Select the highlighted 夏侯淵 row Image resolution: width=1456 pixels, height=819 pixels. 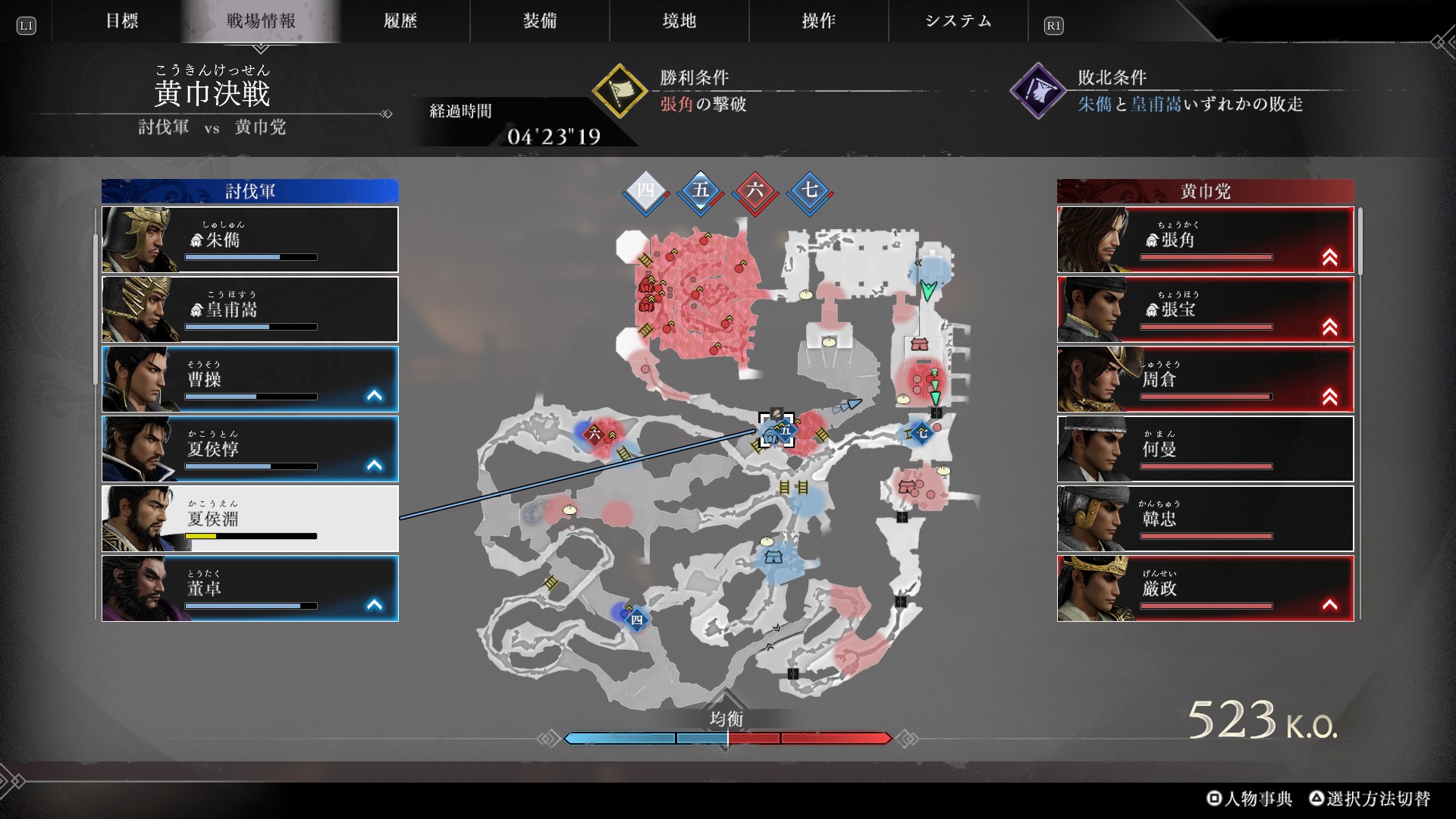coord(250,519)
